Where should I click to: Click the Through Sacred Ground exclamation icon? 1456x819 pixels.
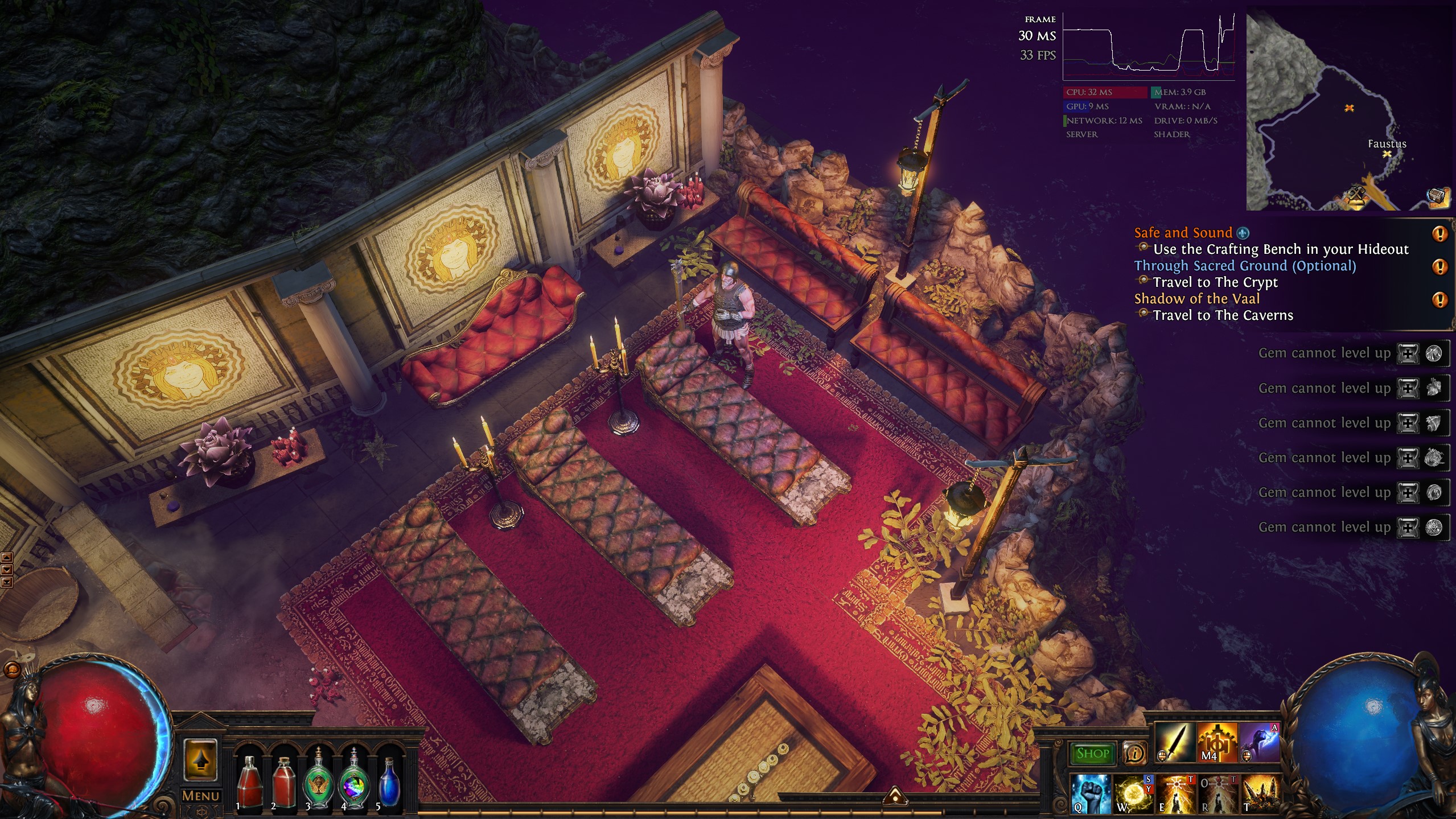[1439, 266]
